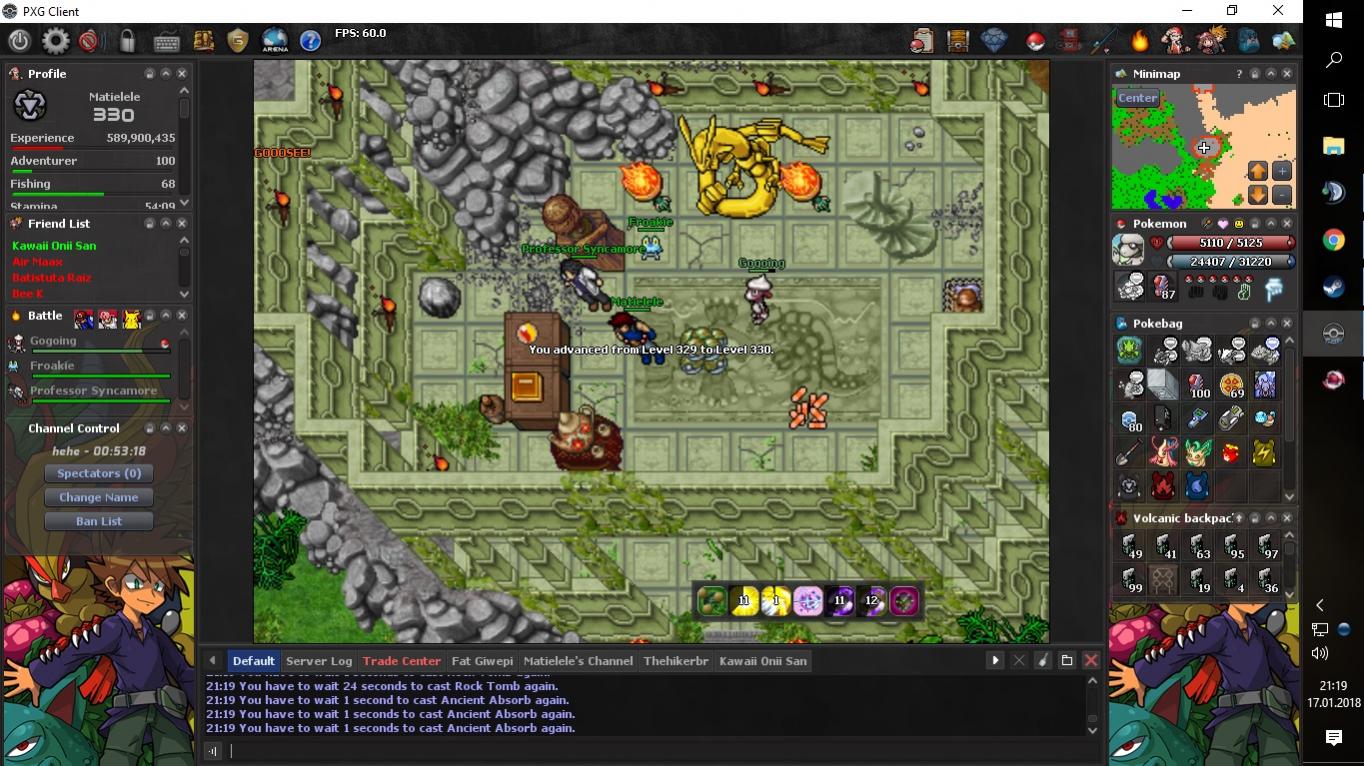Click the blue question mark help icon
Screen dimensions: 1364x766
(310, 41)
